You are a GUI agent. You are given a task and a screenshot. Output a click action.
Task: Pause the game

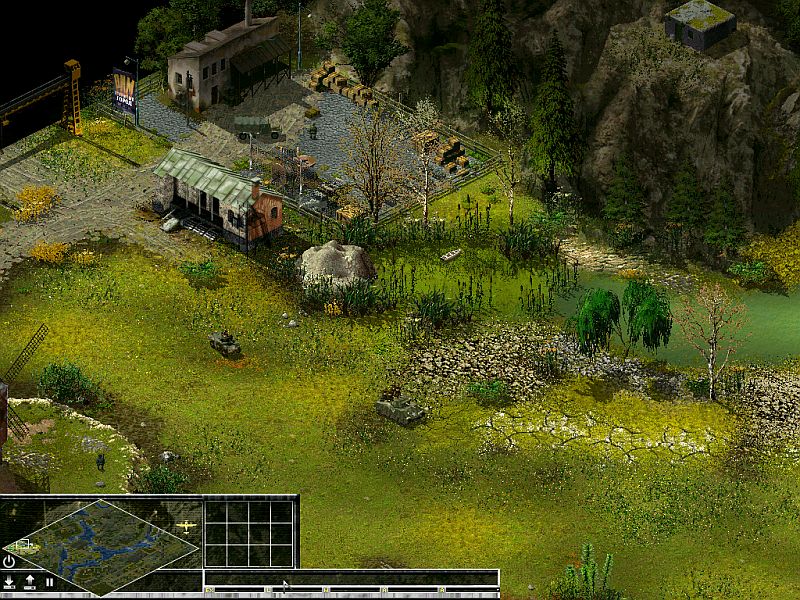(x=48, y=581)
